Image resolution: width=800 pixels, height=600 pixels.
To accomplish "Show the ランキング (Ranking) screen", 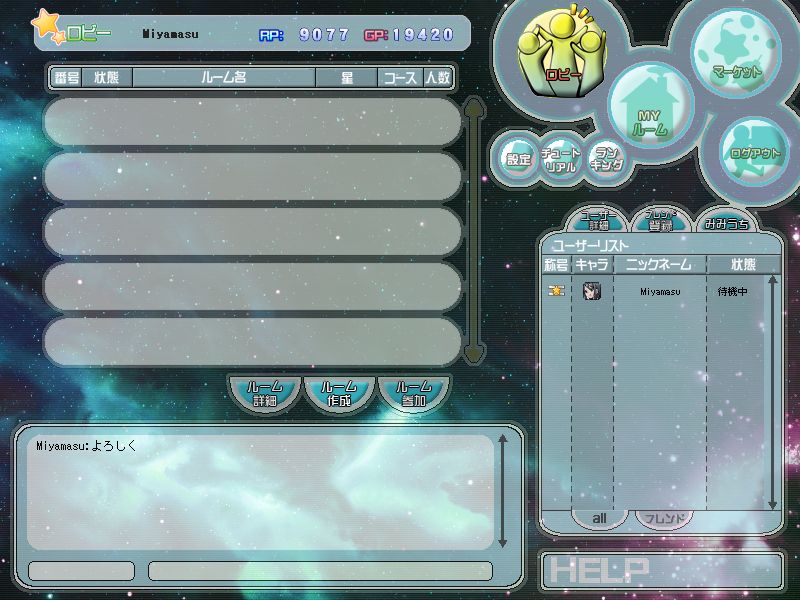I will click(607, 159).
